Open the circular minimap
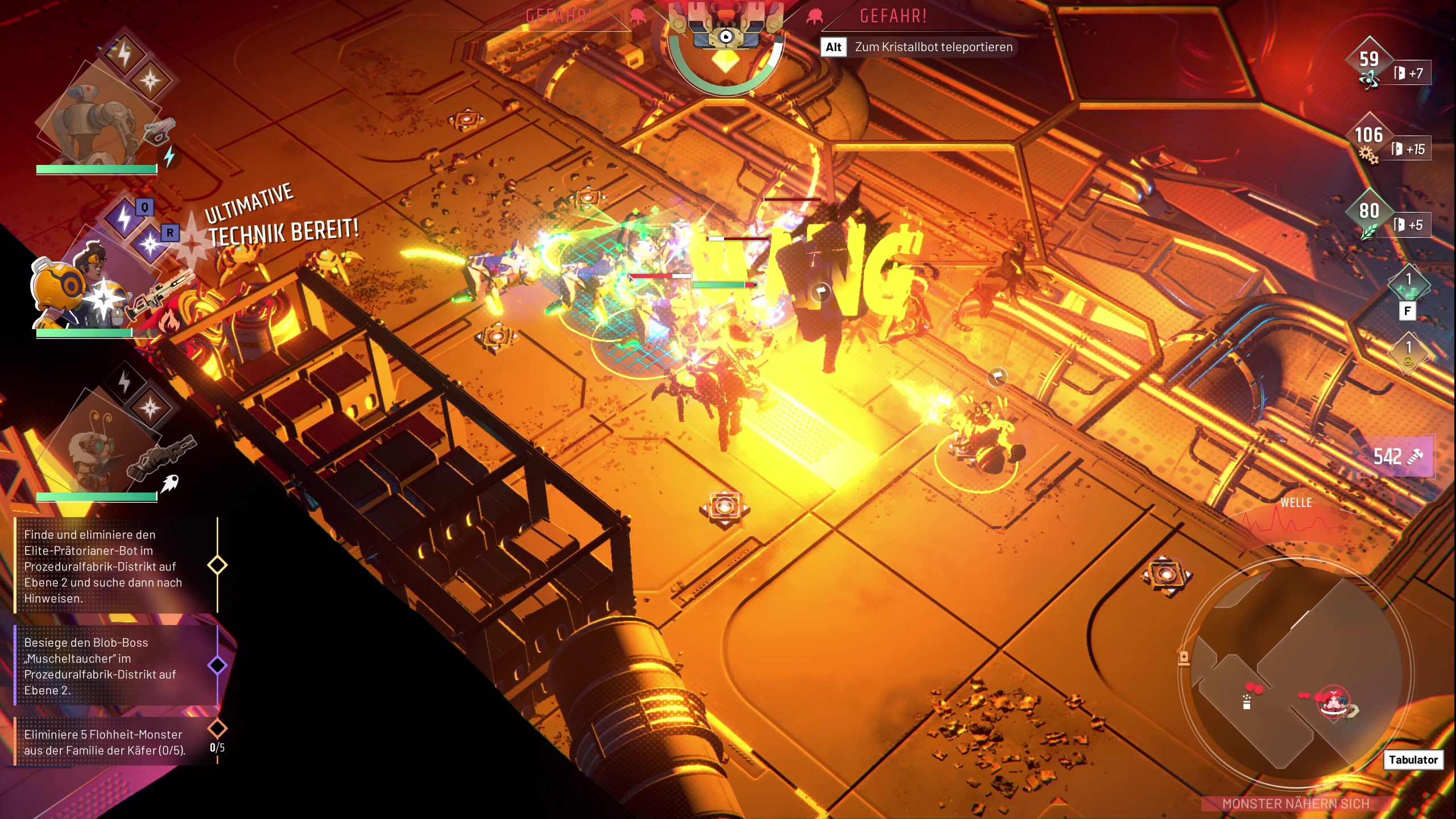This screenshot has height=819, width=1456. point(1296,674)
